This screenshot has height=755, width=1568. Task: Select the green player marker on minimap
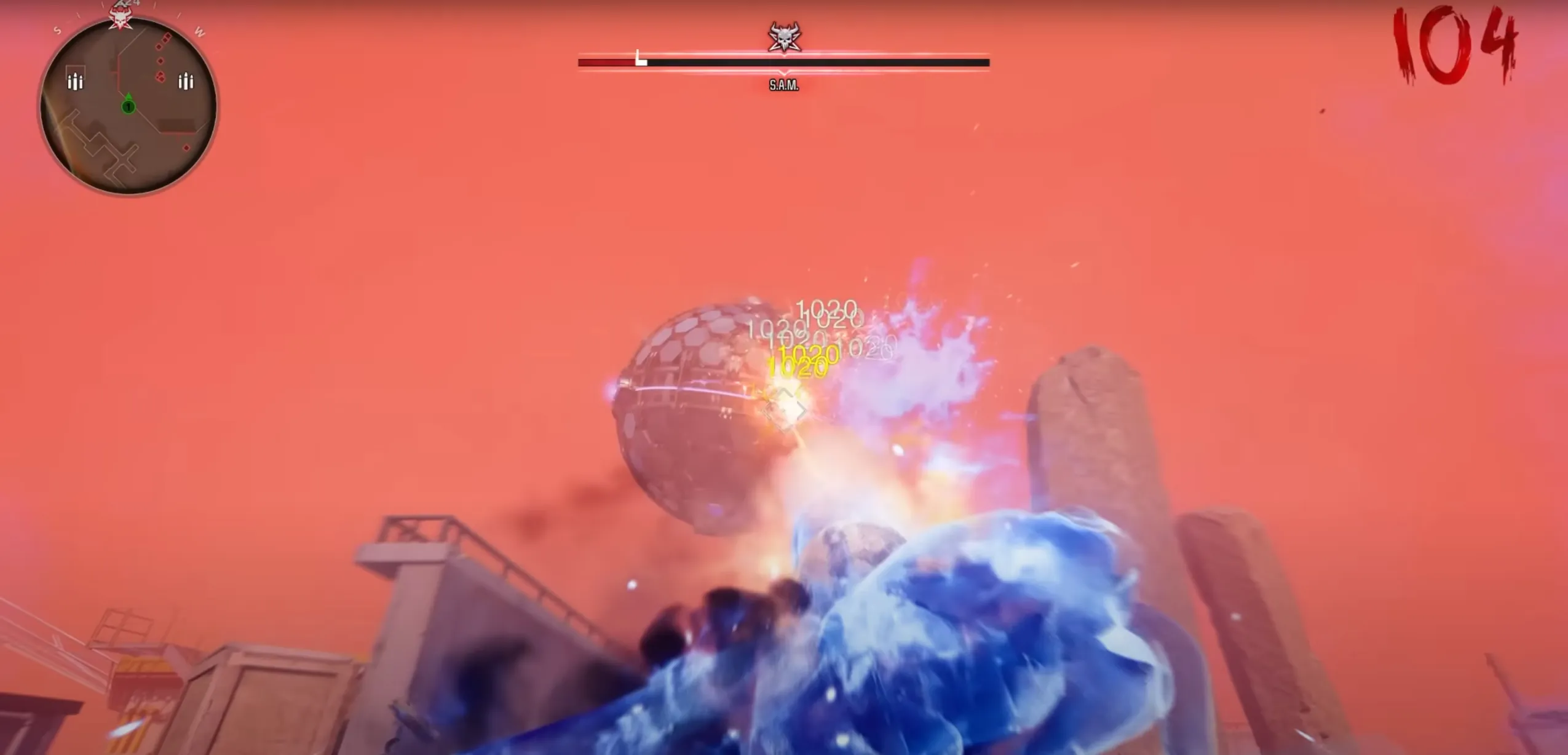pyautogui.click(x=128, y=106)
